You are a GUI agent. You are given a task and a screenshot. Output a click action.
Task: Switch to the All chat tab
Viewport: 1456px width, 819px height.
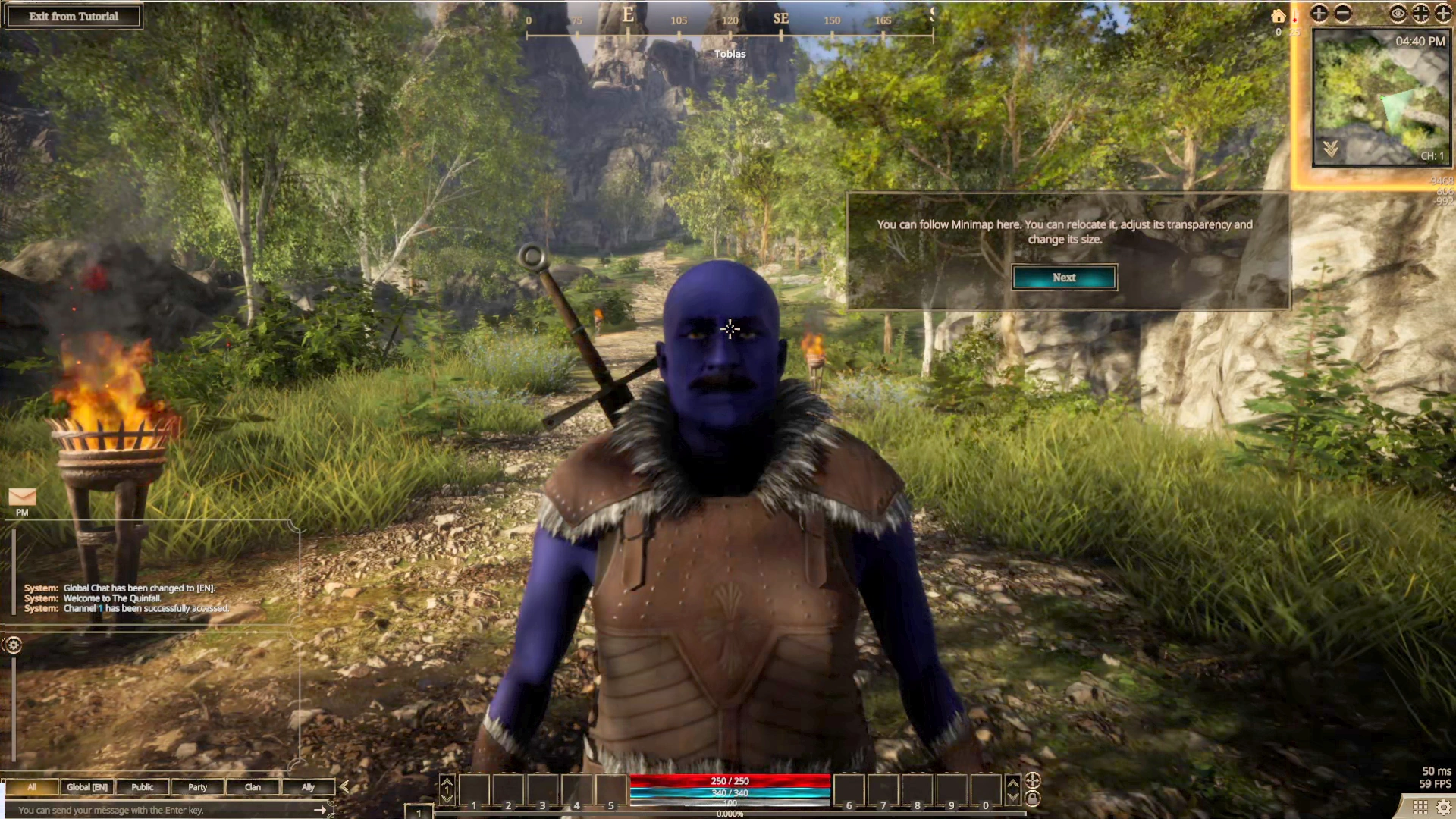(32, 787)
